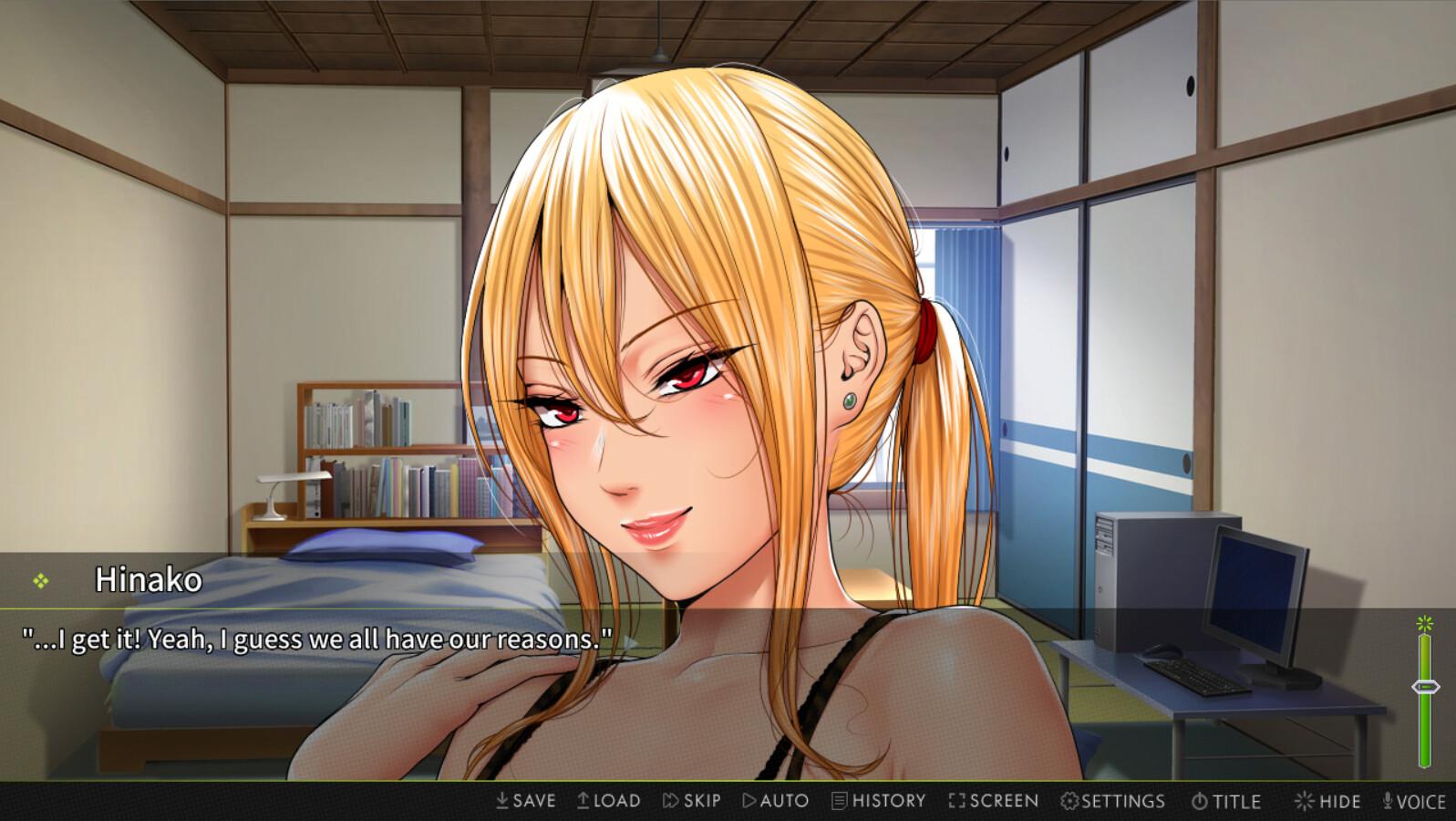1456x821 pixels.
Task: Open the History message log
Action: click(878, 800)
